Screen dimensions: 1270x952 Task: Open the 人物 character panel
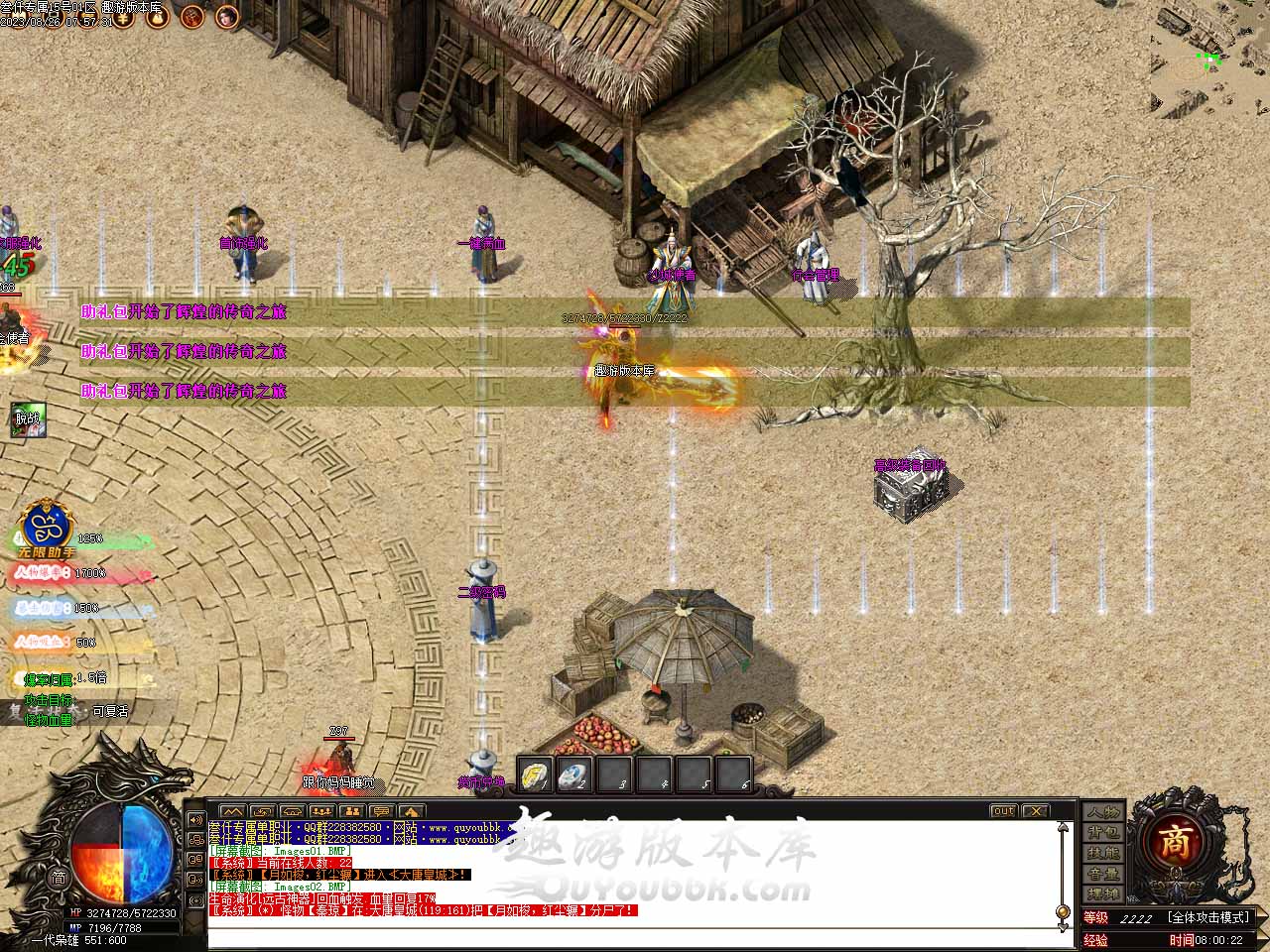pos(1102,812)
